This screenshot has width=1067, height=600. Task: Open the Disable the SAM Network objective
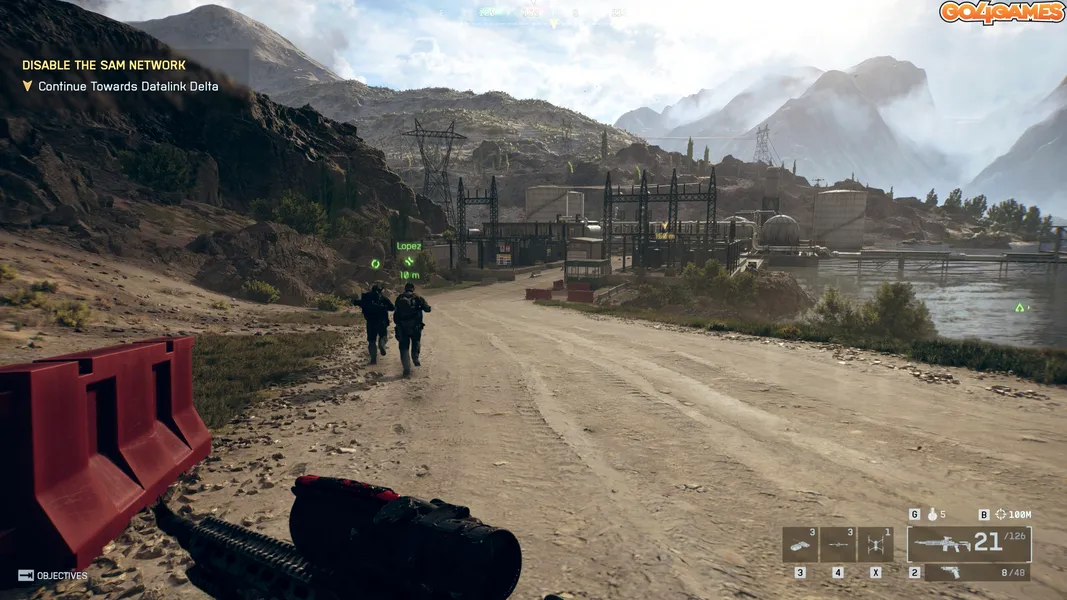pos(104,65)
